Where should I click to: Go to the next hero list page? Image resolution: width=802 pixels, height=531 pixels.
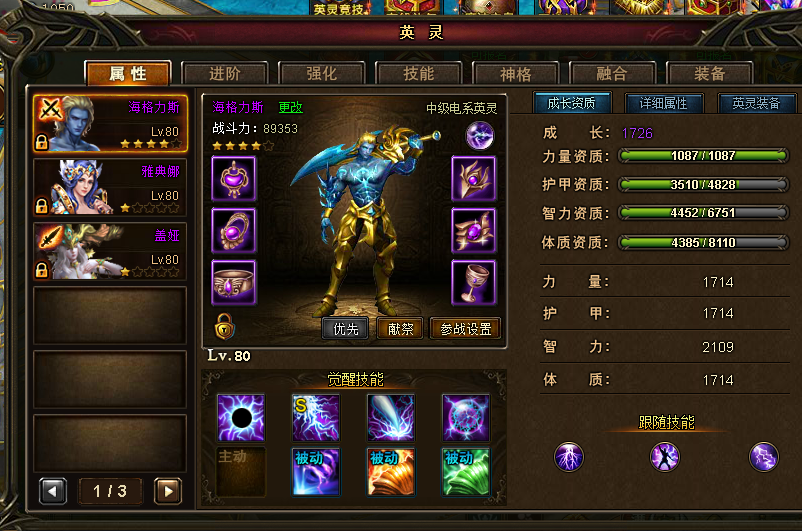tap(168, 491)
